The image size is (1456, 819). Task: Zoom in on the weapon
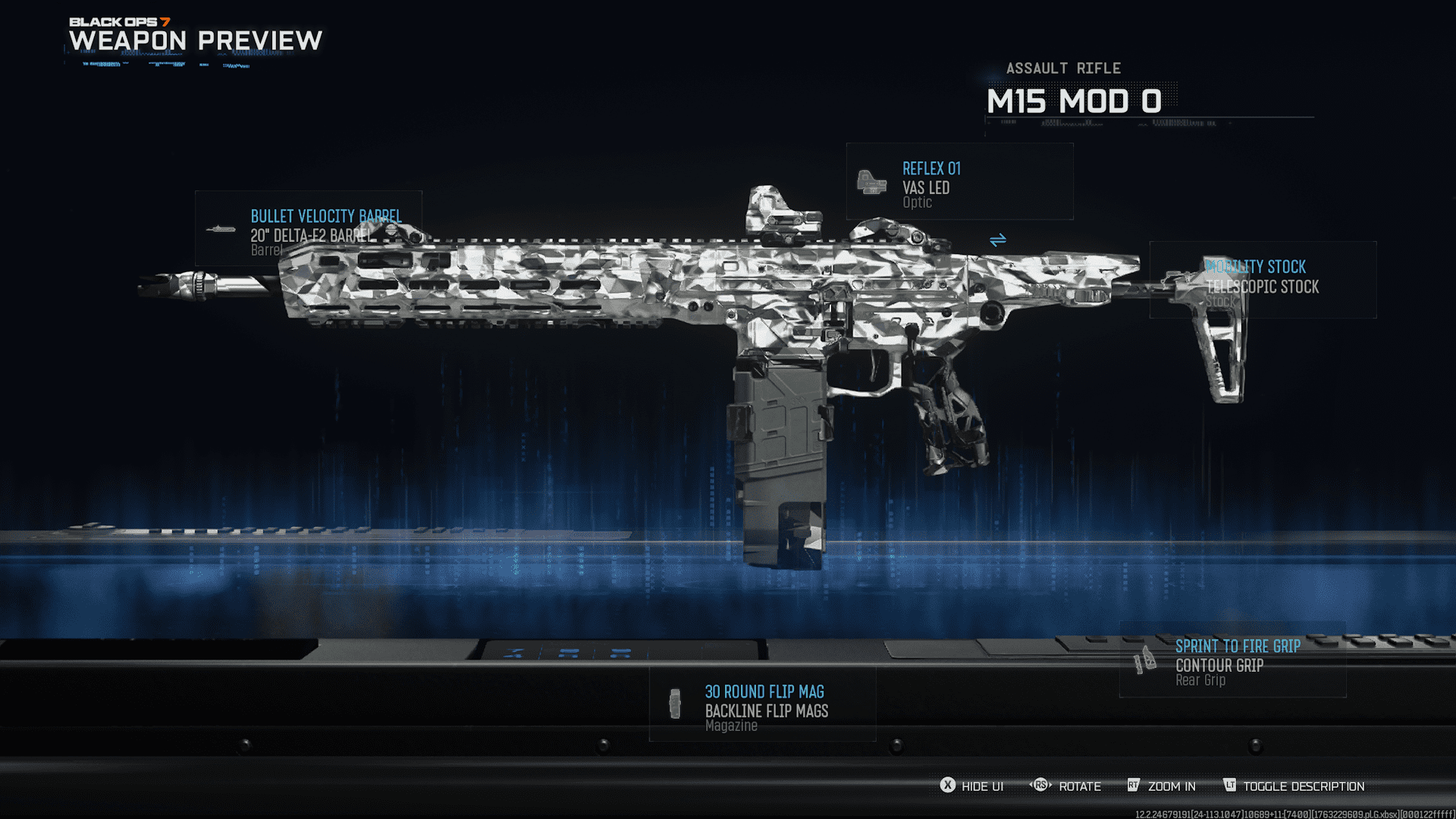point(1162,786)
